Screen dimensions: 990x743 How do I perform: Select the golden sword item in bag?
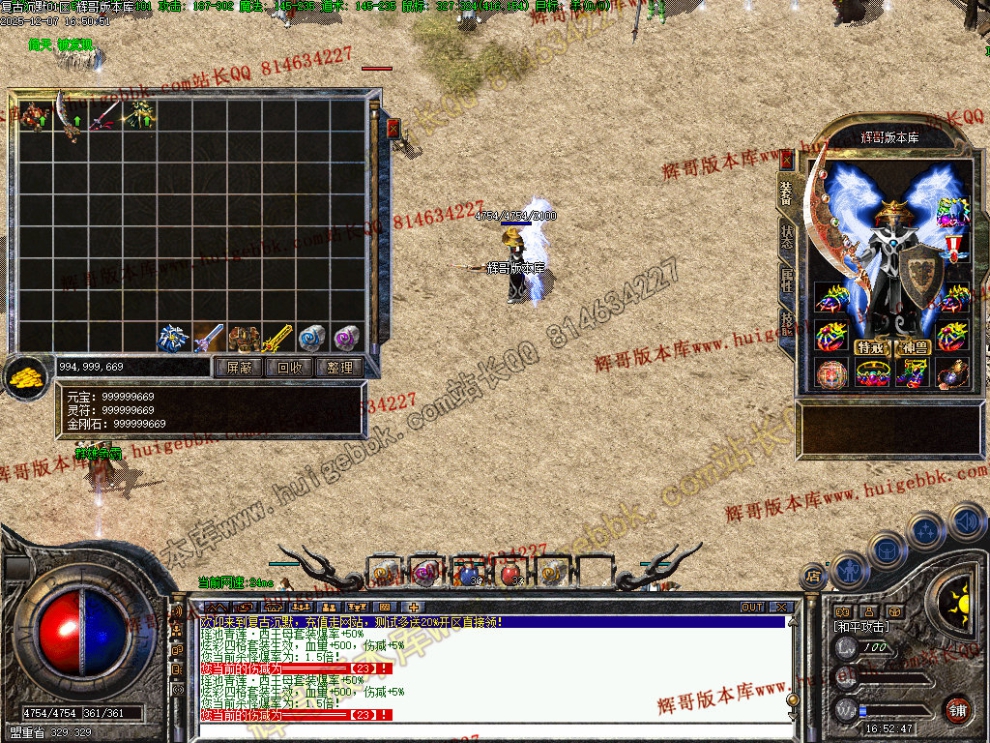[277, 337]
